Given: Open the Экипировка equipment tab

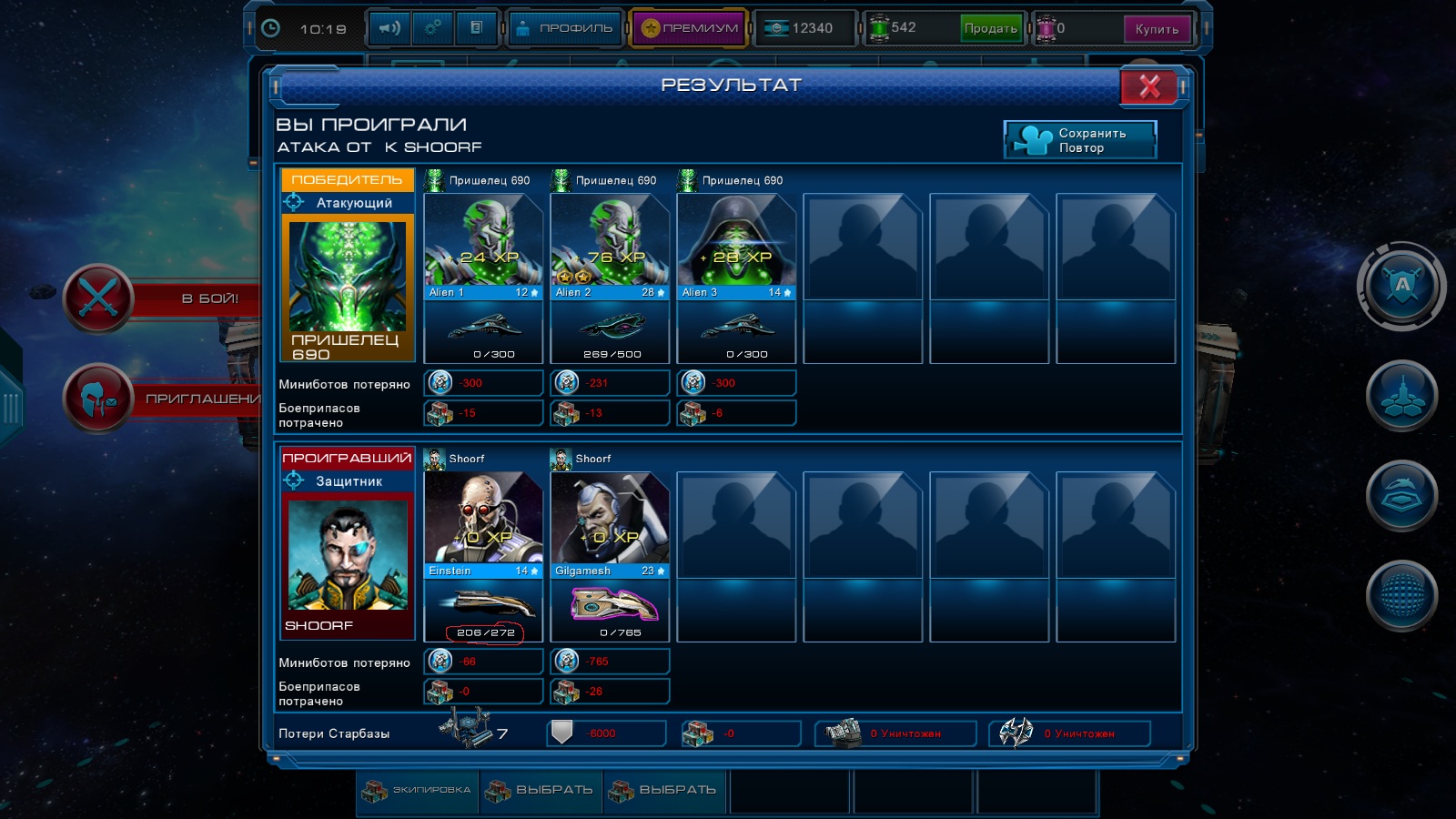Looking at the screenshot, I should click(x=418, y=790).
